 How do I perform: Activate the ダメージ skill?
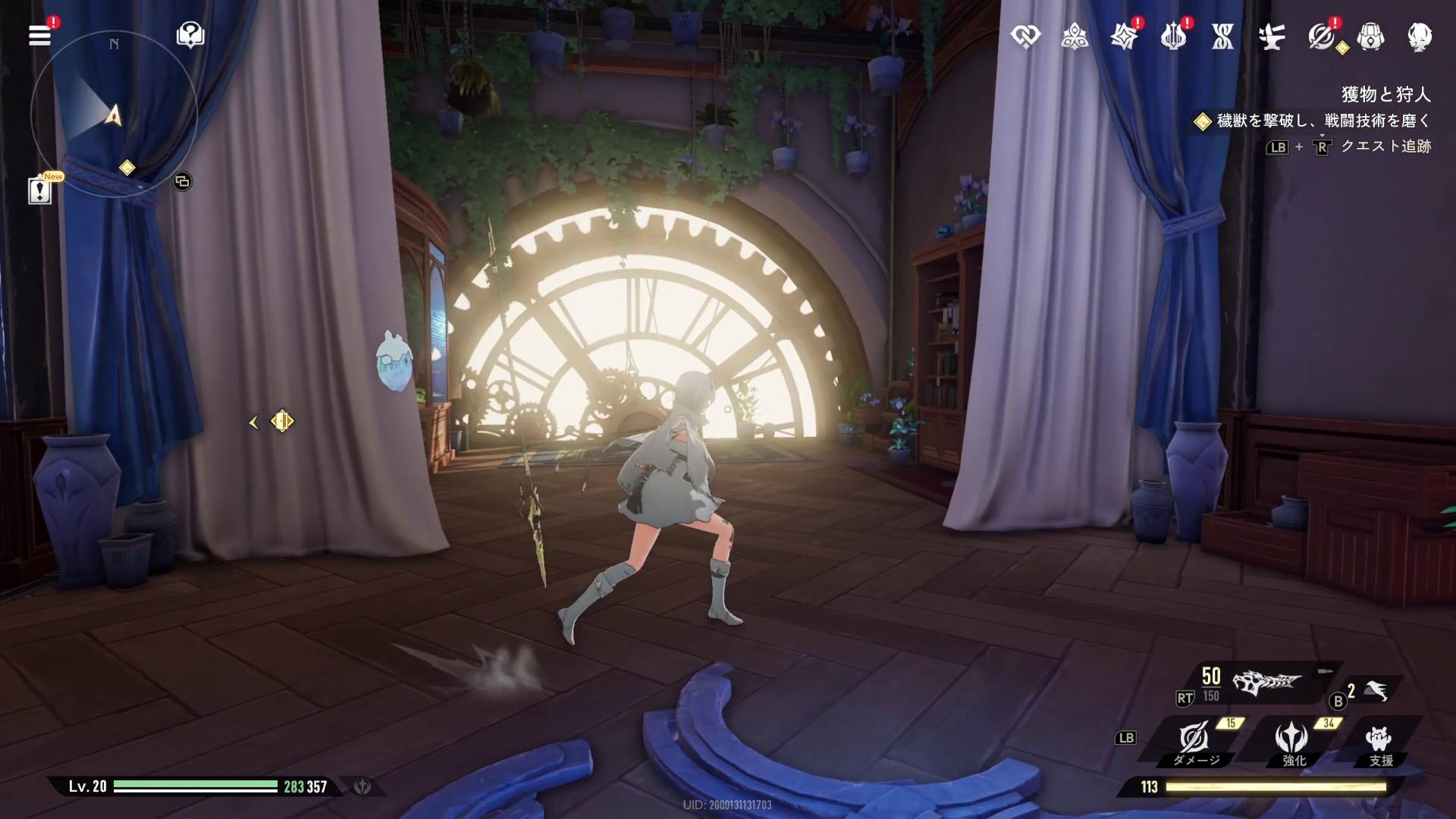(x=1194, y=738)
